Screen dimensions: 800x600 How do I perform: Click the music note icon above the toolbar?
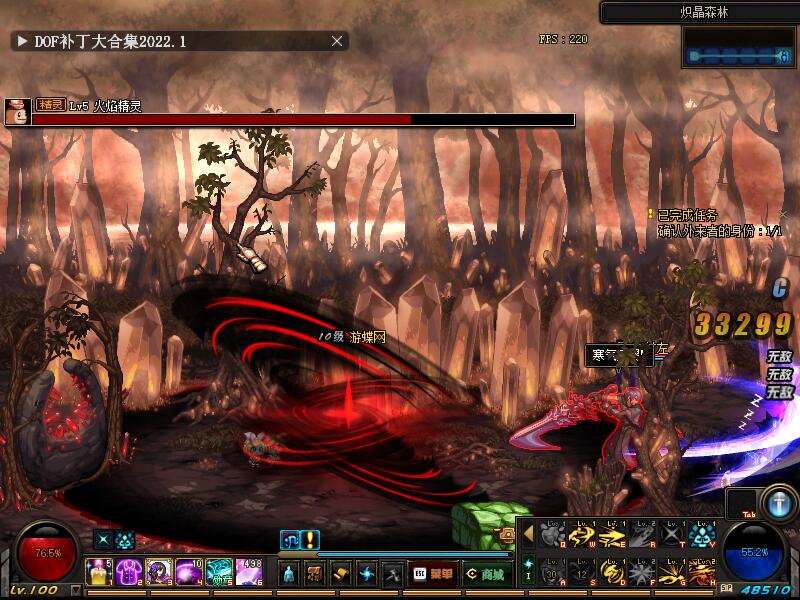(x=289, y=540)
